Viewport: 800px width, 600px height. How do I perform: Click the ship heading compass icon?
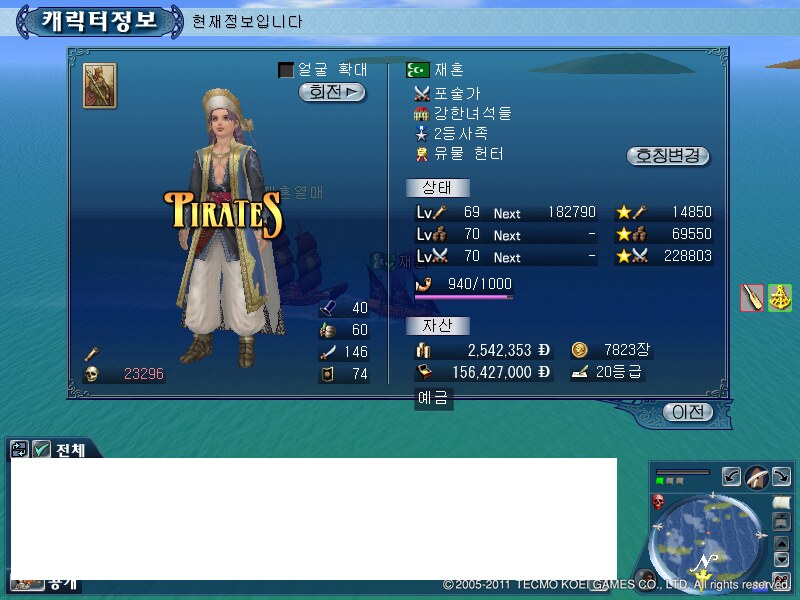pyautogui.click(x=756, y=477)
